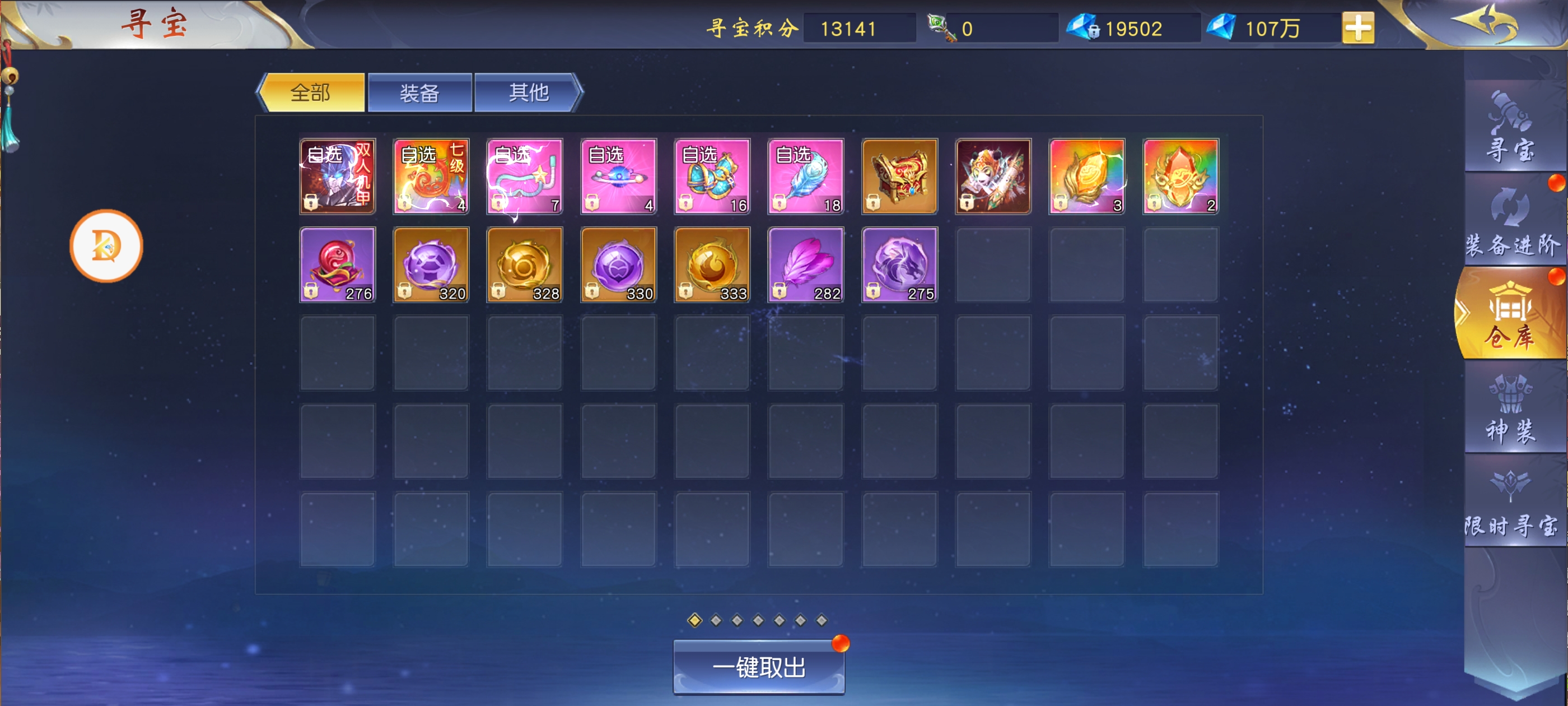Choose the flame orb item with 333
Image resolution: width=1568 pixels, height=706 pixels.
coord(712,265)
